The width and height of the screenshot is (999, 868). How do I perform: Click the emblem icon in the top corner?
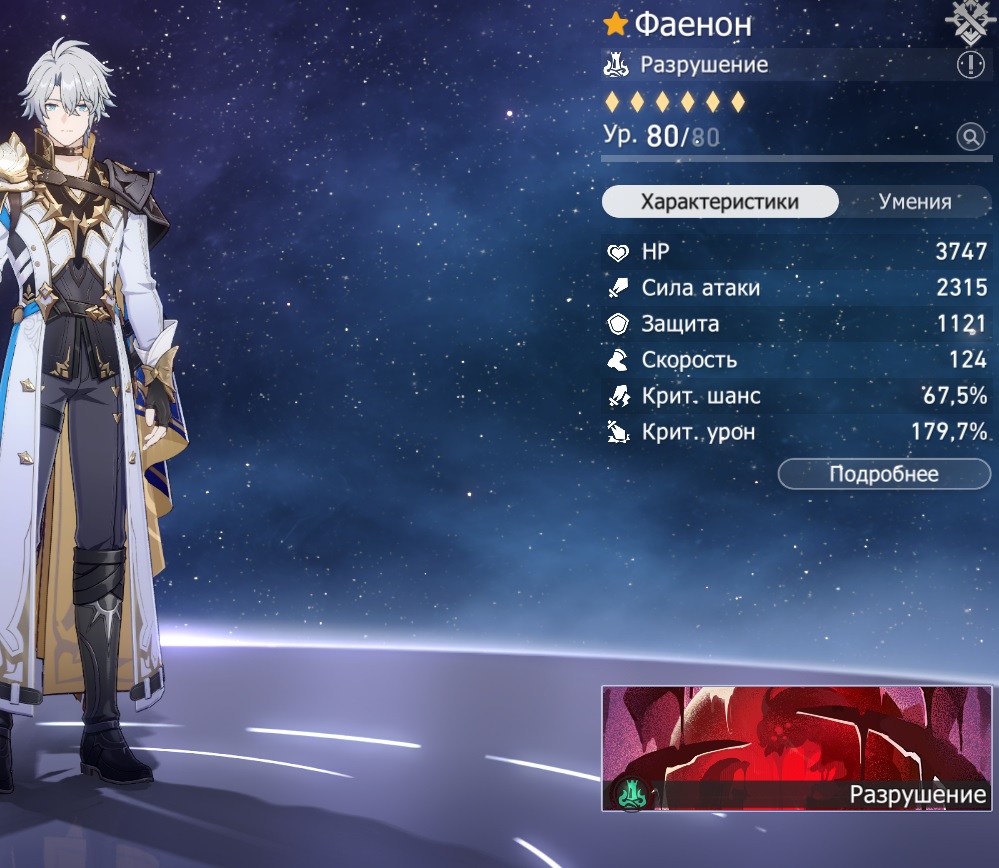(970, 20)
